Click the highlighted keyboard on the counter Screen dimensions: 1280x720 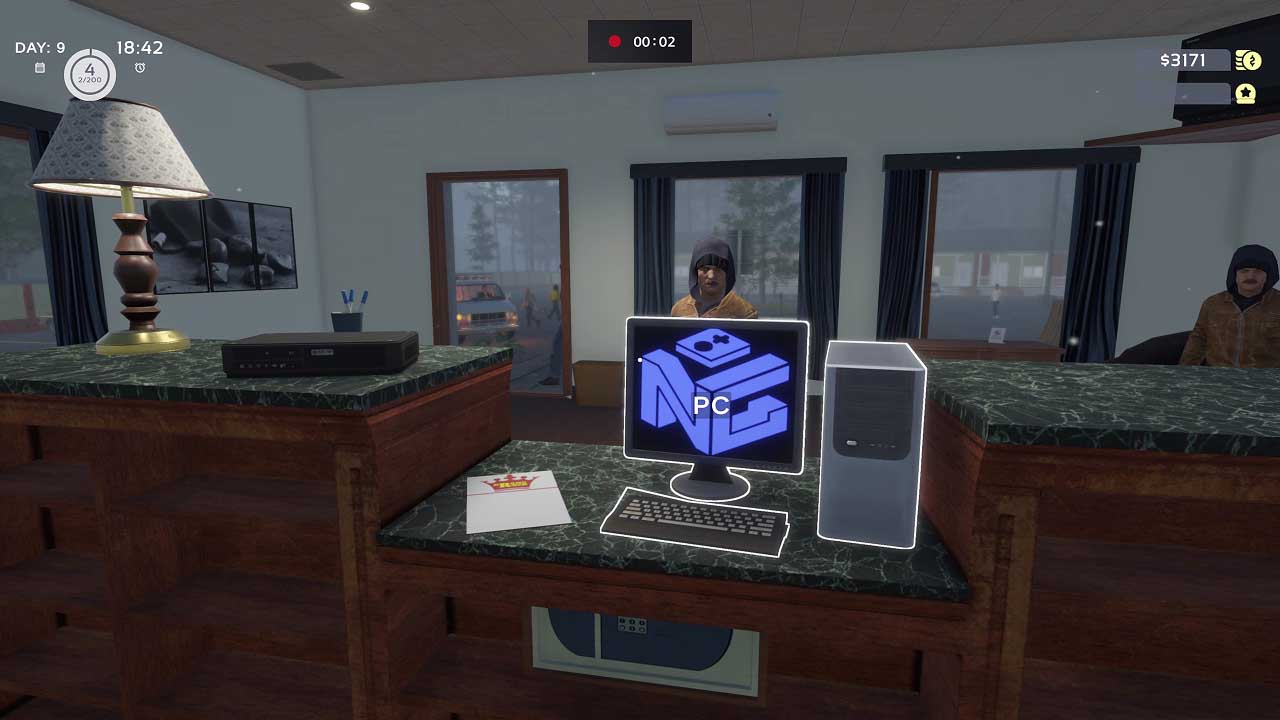pos(697,519)
